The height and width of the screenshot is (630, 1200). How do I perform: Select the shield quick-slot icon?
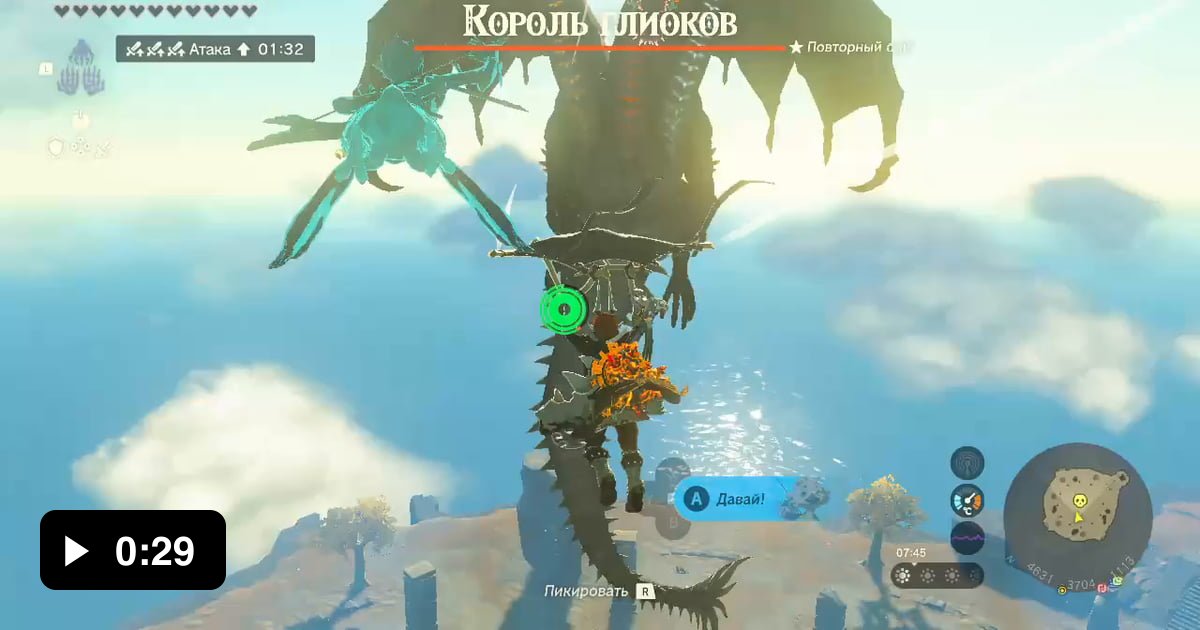56,147
